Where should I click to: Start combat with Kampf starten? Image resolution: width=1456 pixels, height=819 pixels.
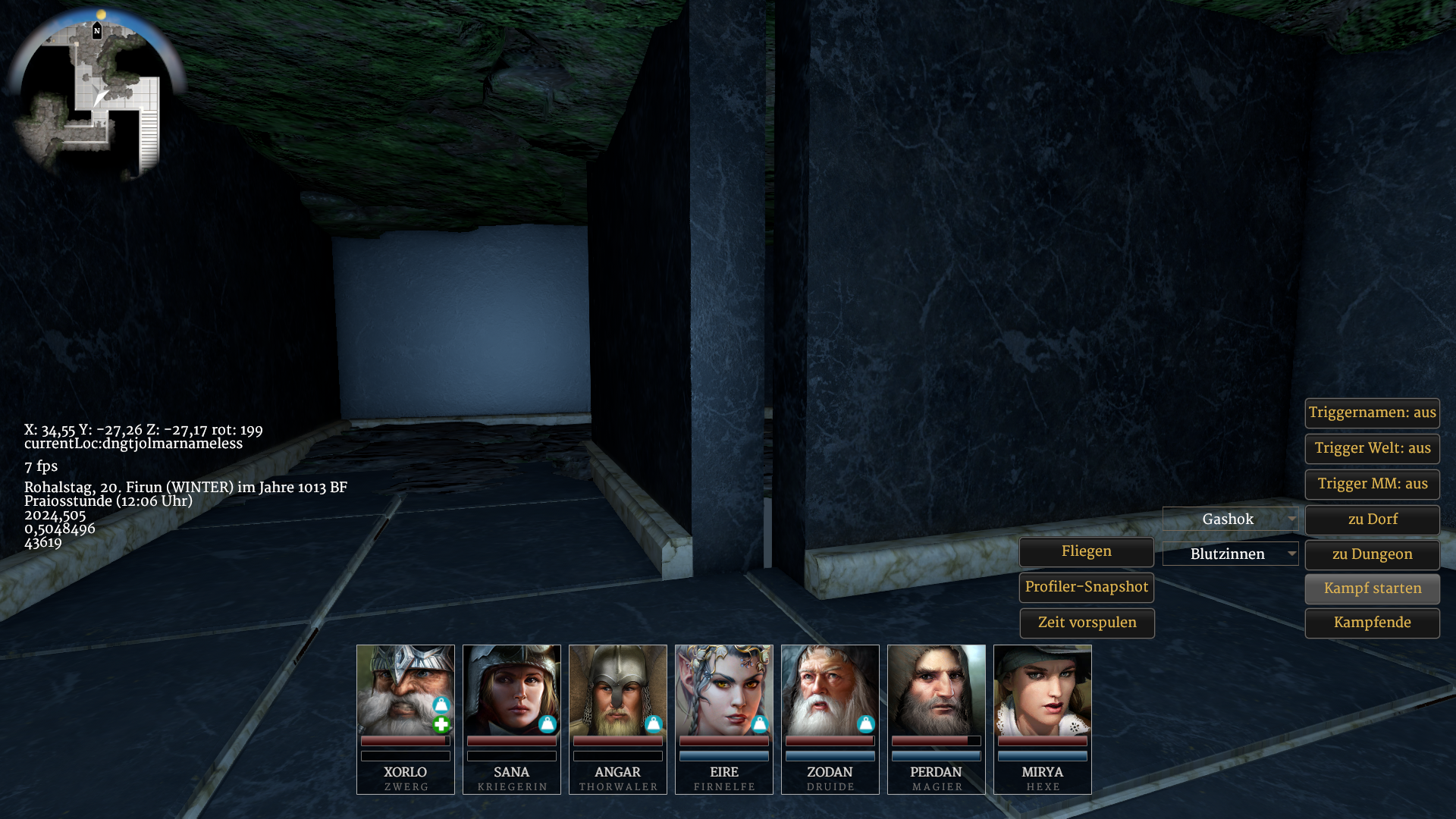[x=1372, y=589]
